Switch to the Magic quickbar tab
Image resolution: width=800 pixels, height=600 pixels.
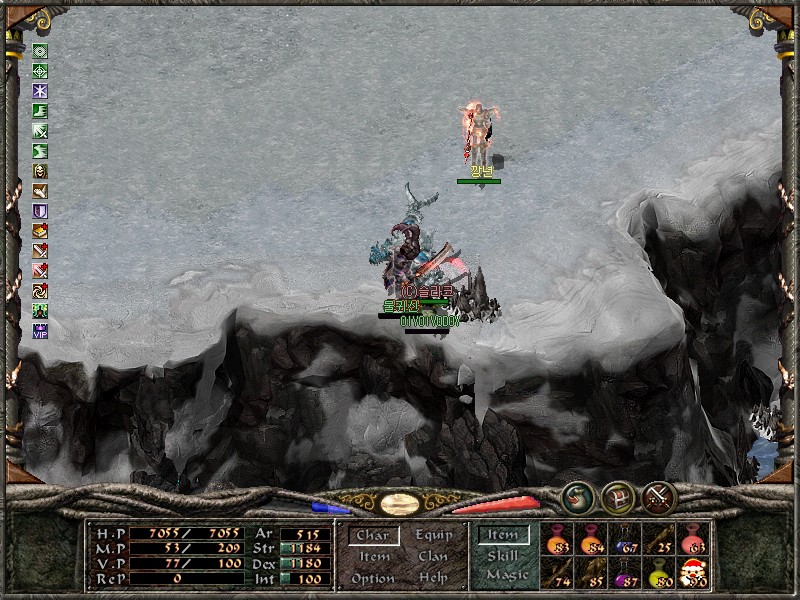(x=506, y=575)
